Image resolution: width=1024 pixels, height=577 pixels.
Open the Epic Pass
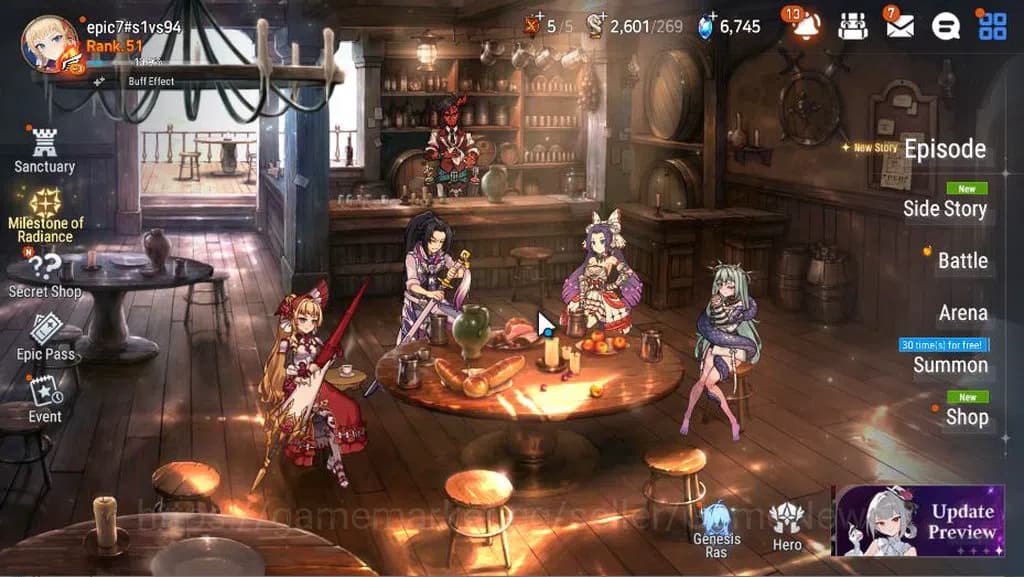(46, 337)
